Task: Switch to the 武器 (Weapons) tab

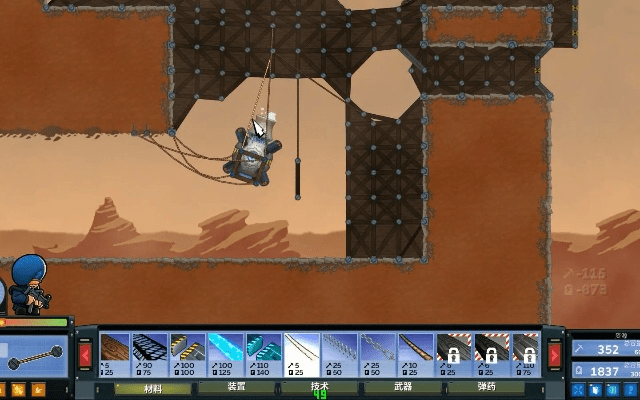Action: coord(402,387)
